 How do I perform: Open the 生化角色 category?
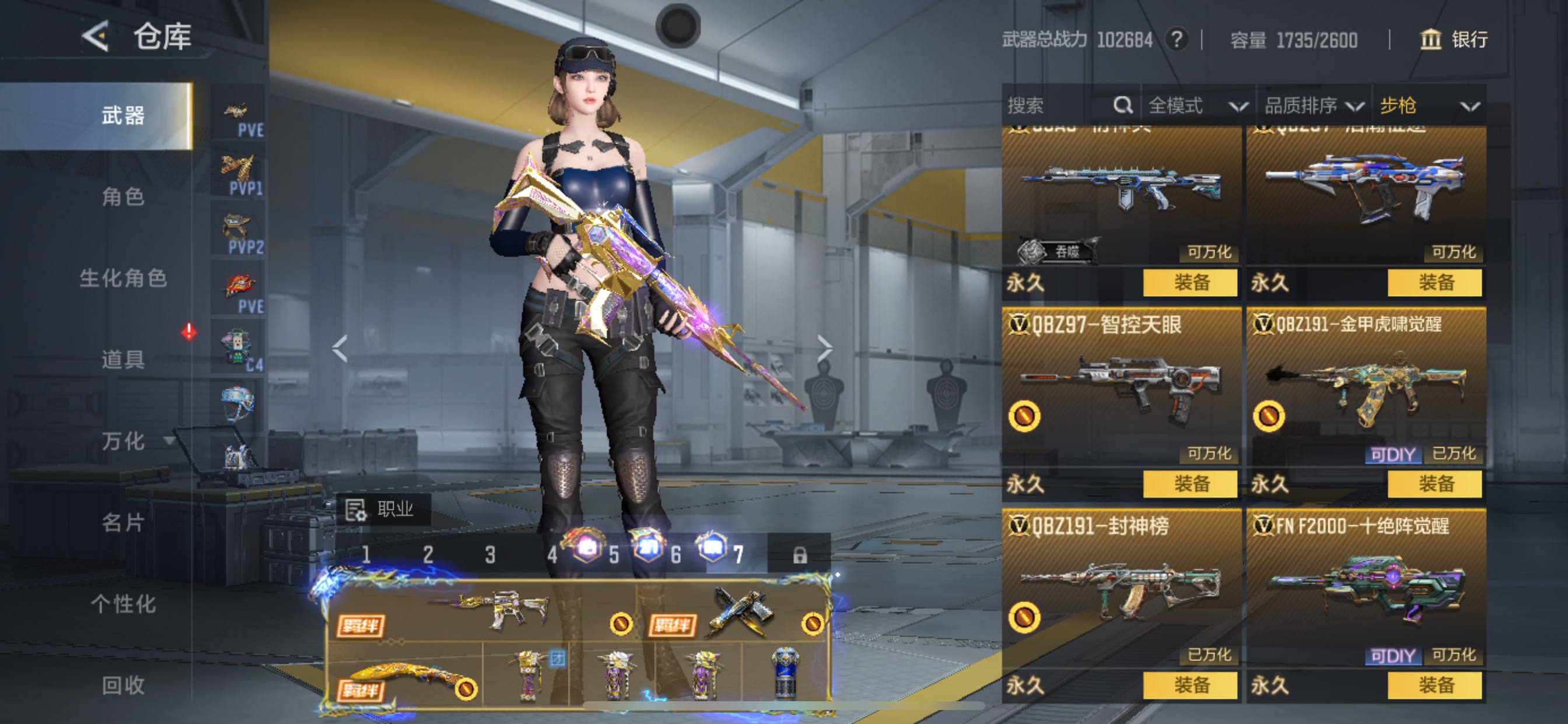click(x=123, y=278)
